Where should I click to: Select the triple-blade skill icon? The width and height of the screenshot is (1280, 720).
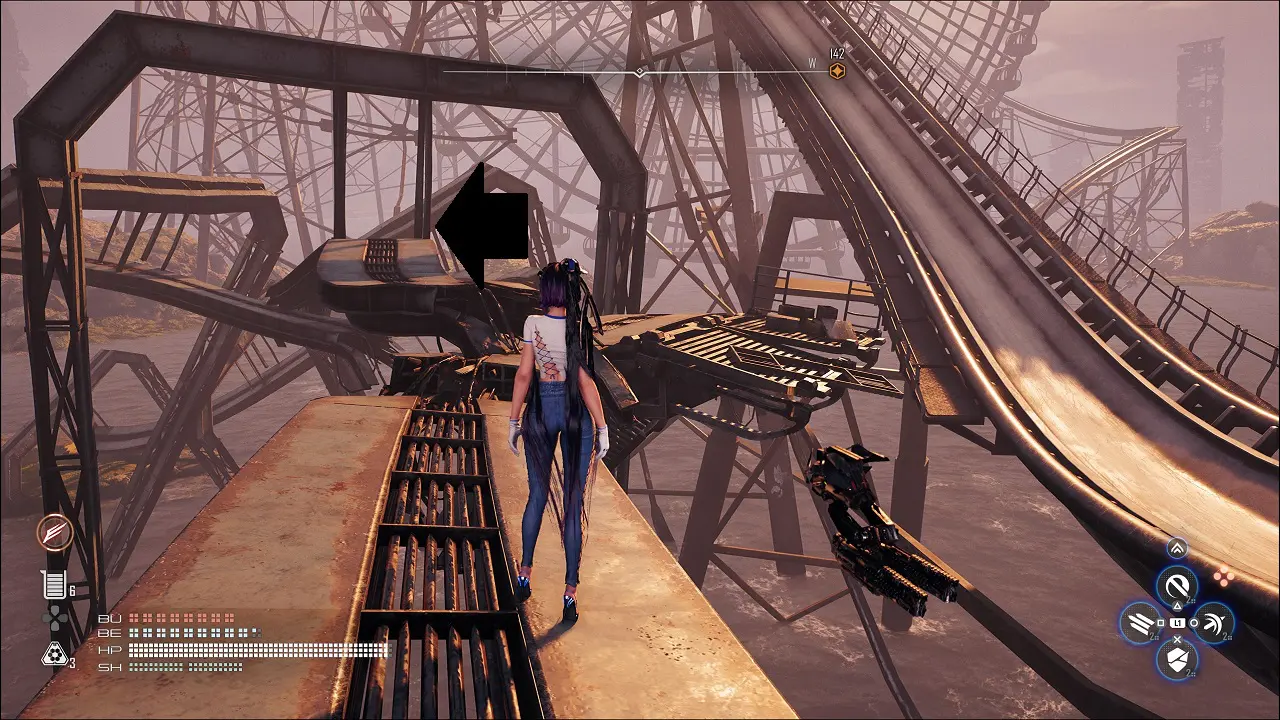pyautogui.click(x=1139, y=623)
